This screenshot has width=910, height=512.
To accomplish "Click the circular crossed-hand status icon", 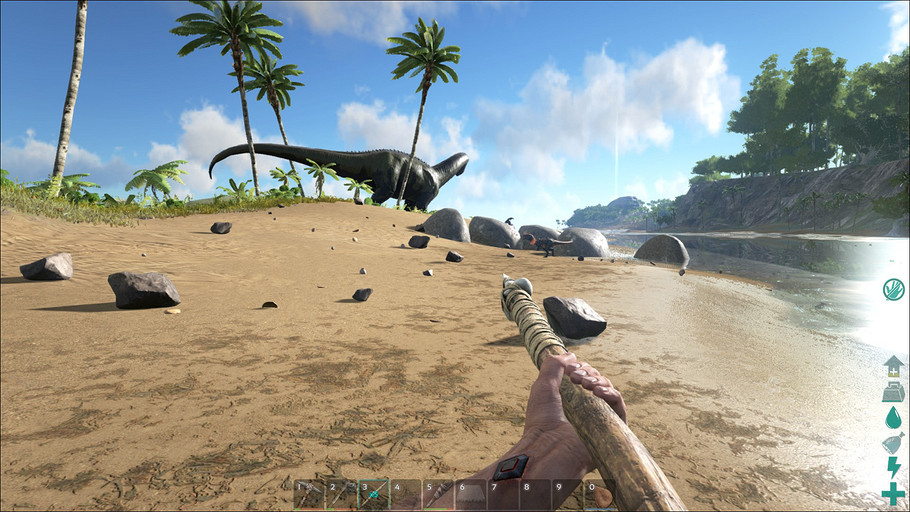I will pos(893,290).
